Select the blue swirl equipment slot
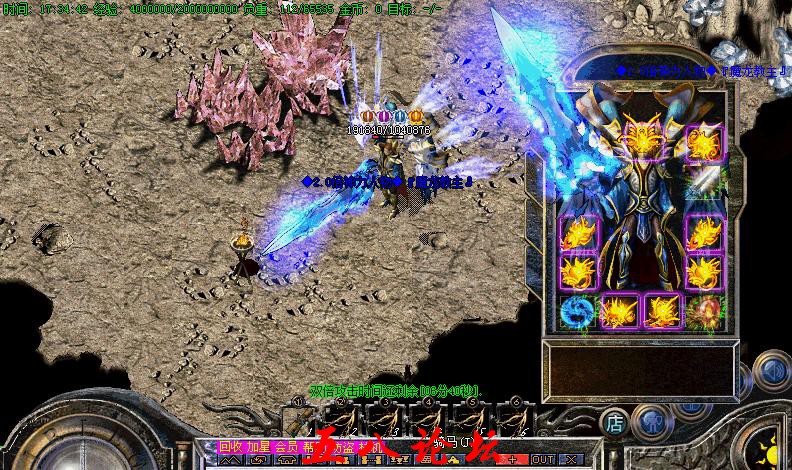The image size is (792, 470). tap(577, 312)
